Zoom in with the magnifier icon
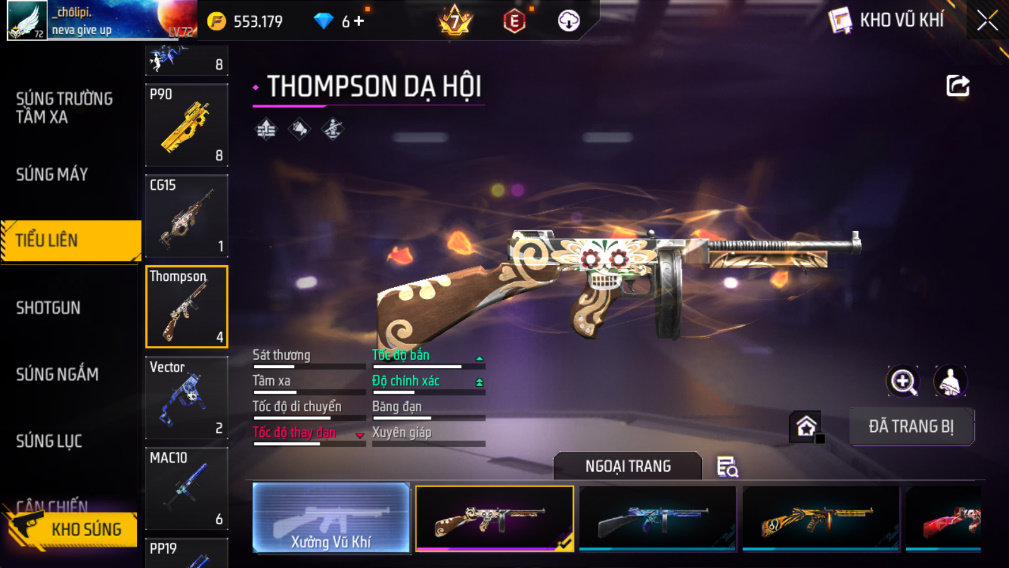 (x=903, y=381)
